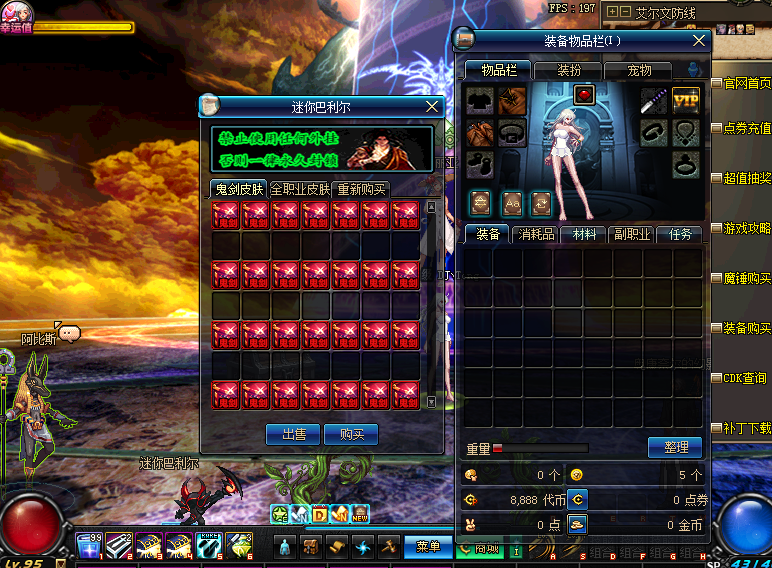Screen dimensions: 772x568
Task: Switch to the 装扮 avatar tab
Action: pyautogui.click(x=568, y=71)
